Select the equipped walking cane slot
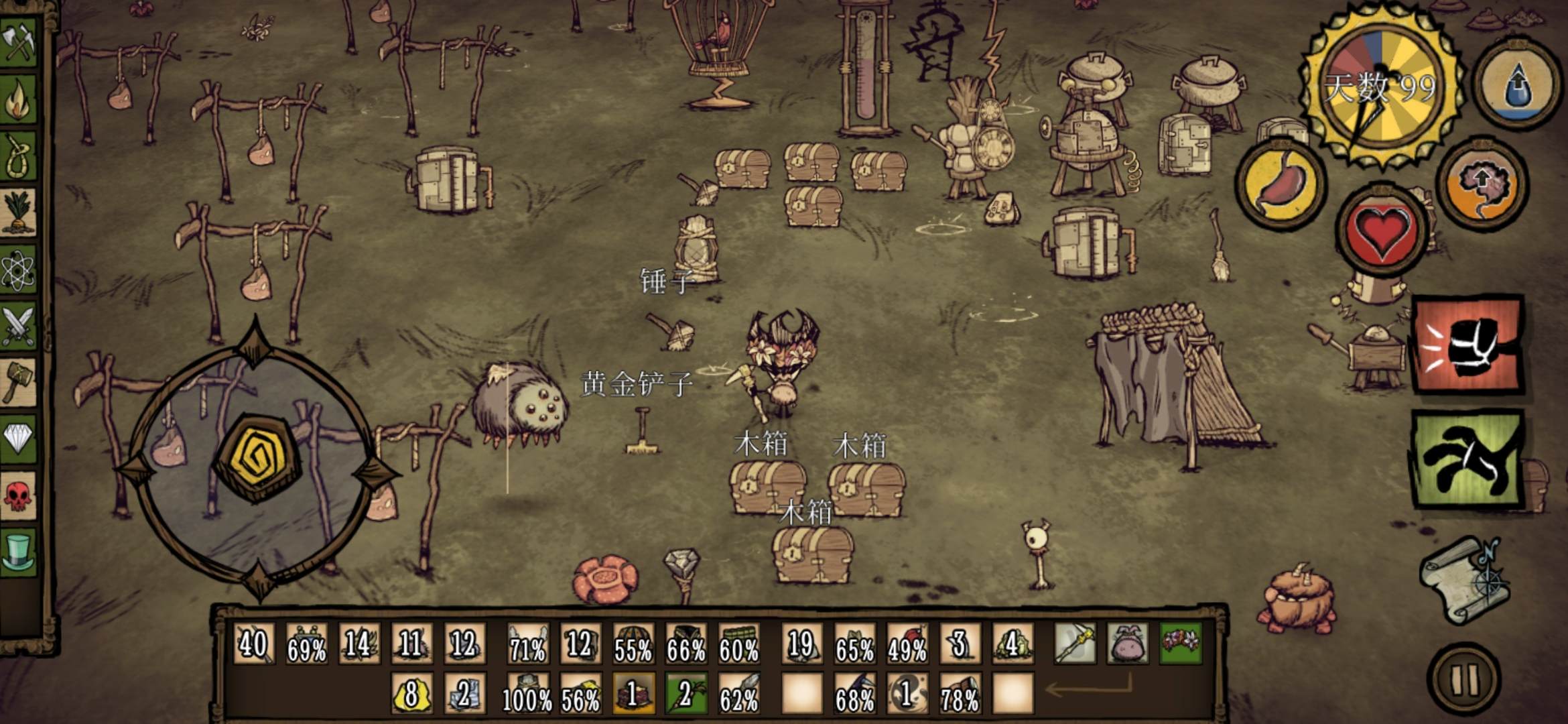Screen dimensions: 1568x724 tap(1075, 643)
